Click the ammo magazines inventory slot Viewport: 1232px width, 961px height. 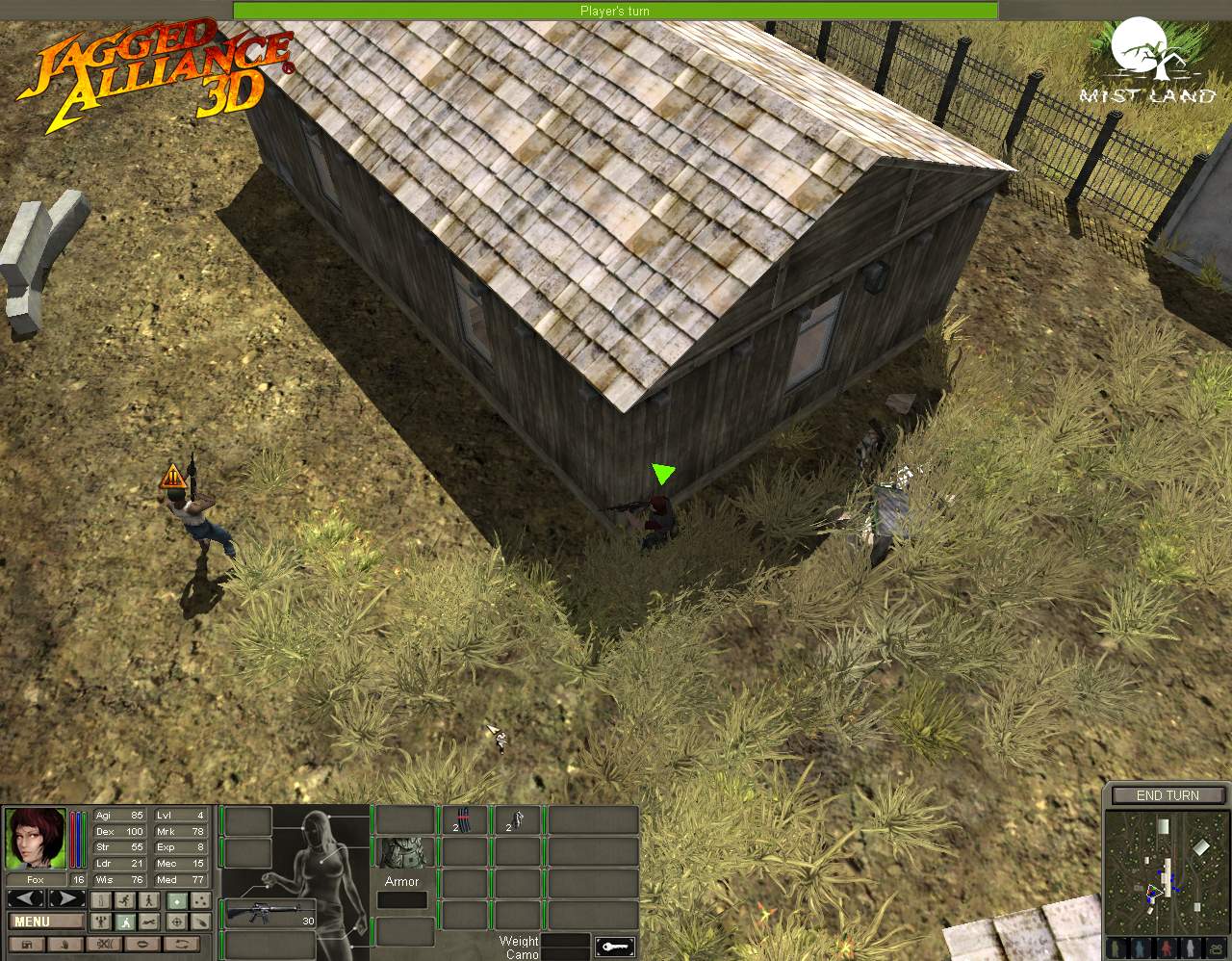point(466,821)
